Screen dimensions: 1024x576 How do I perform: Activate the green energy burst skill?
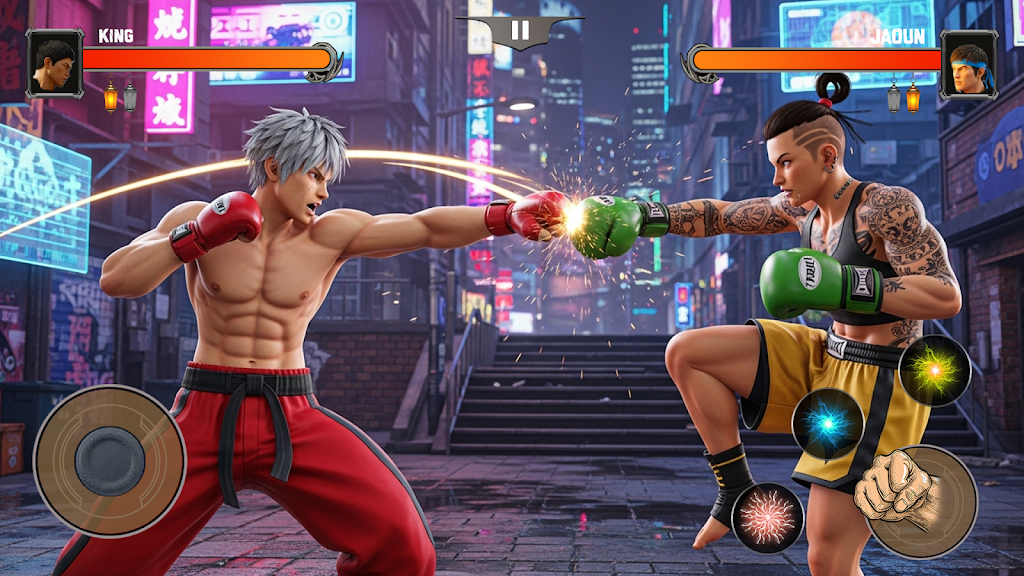click(934, 370)
